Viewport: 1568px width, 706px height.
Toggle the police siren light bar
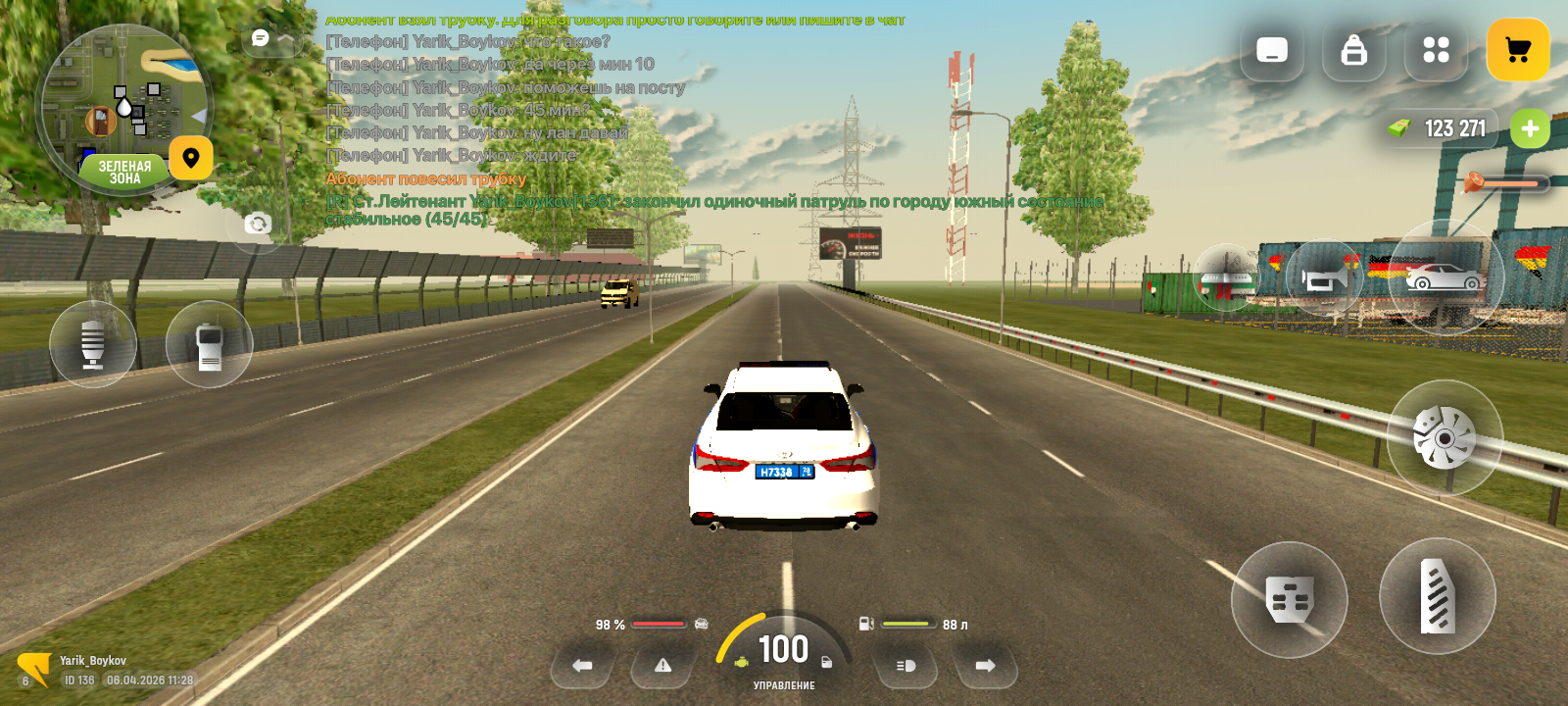tap(1225, 278)
